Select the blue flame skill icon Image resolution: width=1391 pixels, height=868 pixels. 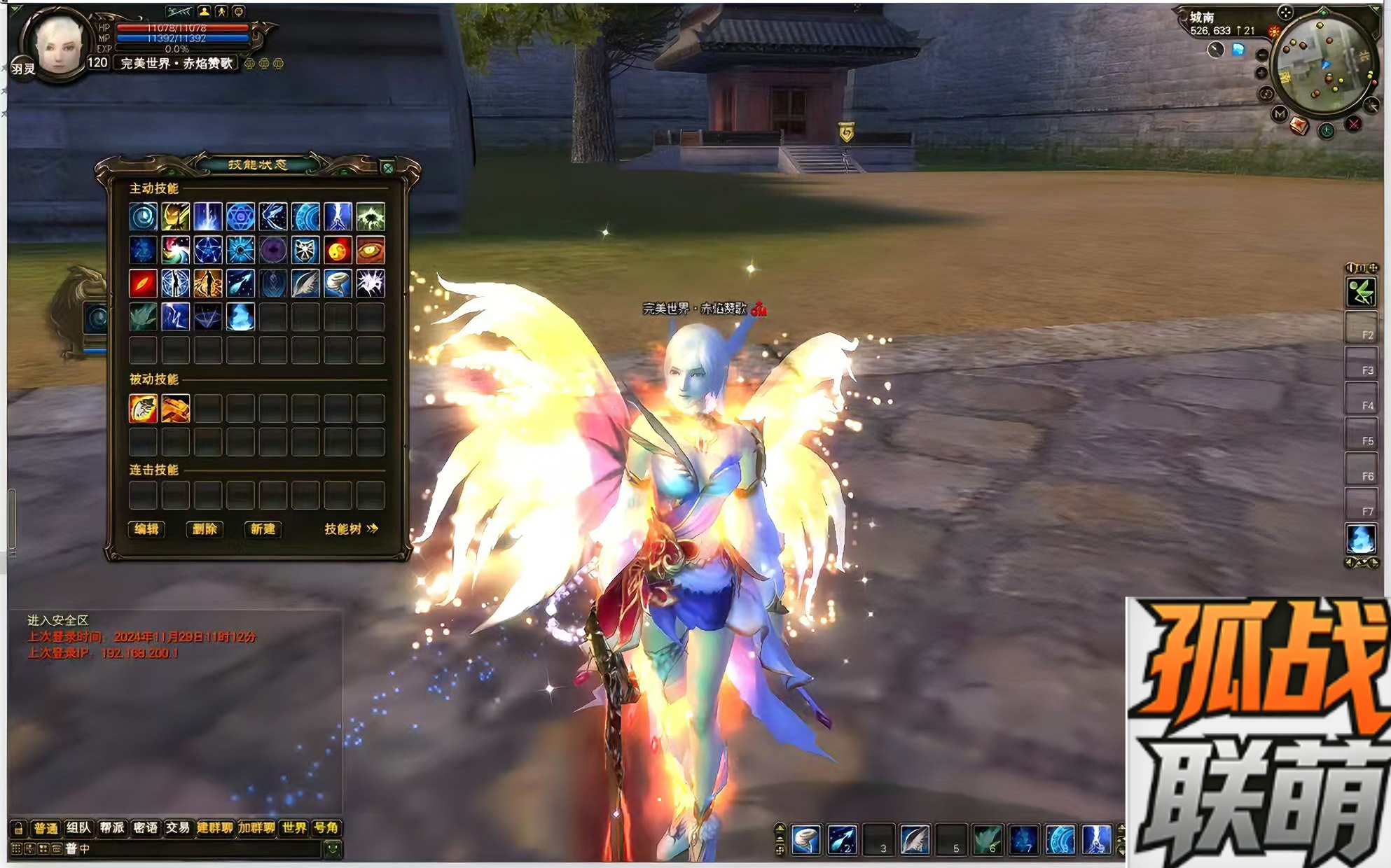(240, 316)
